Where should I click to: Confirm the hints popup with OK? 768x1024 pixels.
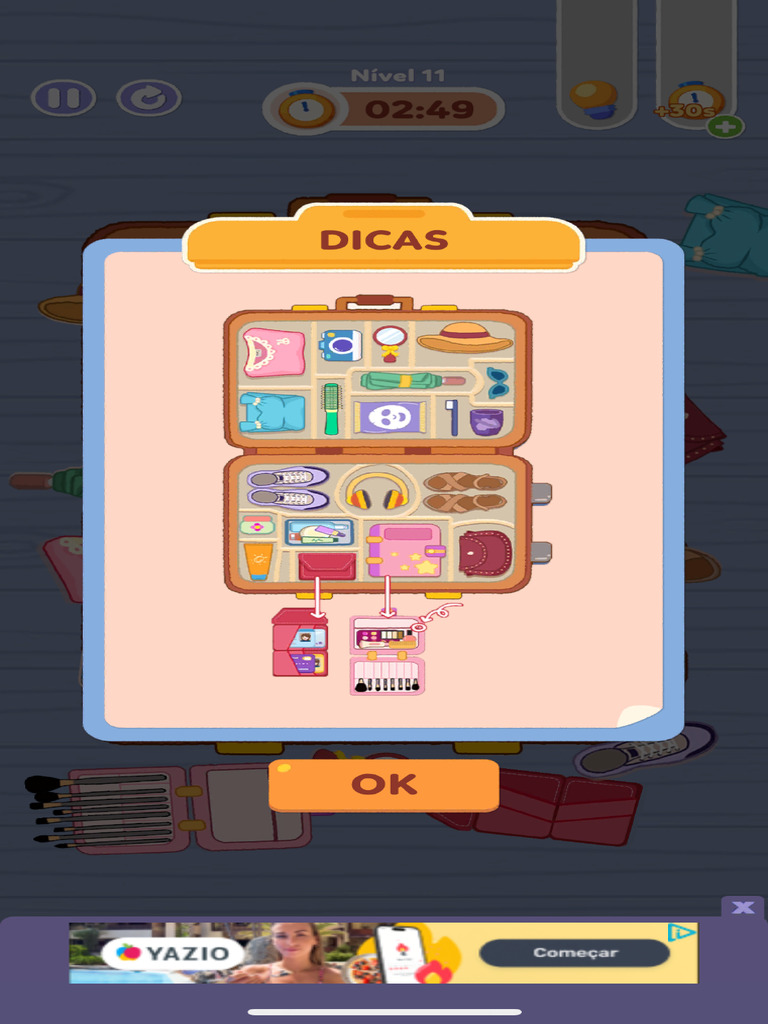click(x=383, y=785)
